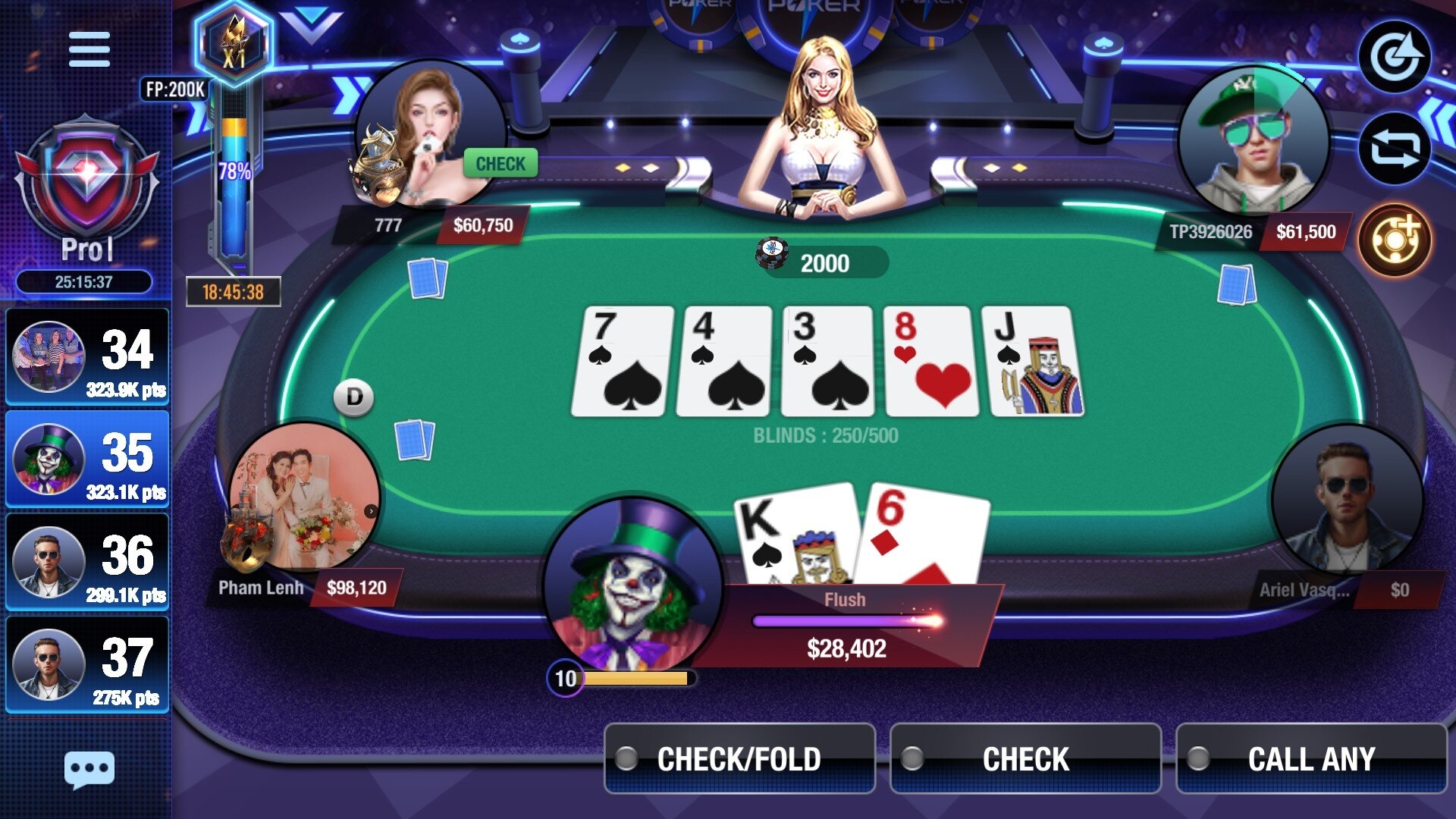This screenshot has height=819, width=1456.
Task: Show rank 37 leaderboard player
Action: 87,664
